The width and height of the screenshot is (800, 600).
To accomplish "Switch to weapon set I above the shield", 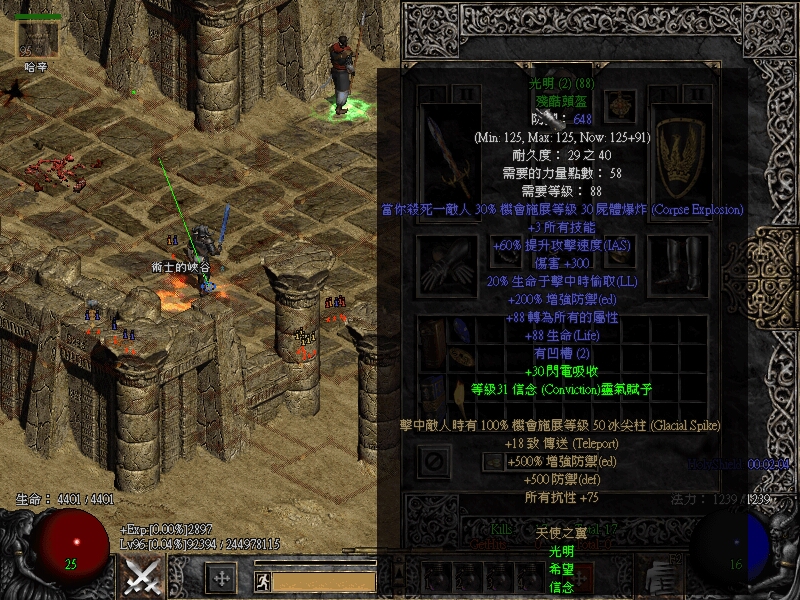I will click(663, 94).
